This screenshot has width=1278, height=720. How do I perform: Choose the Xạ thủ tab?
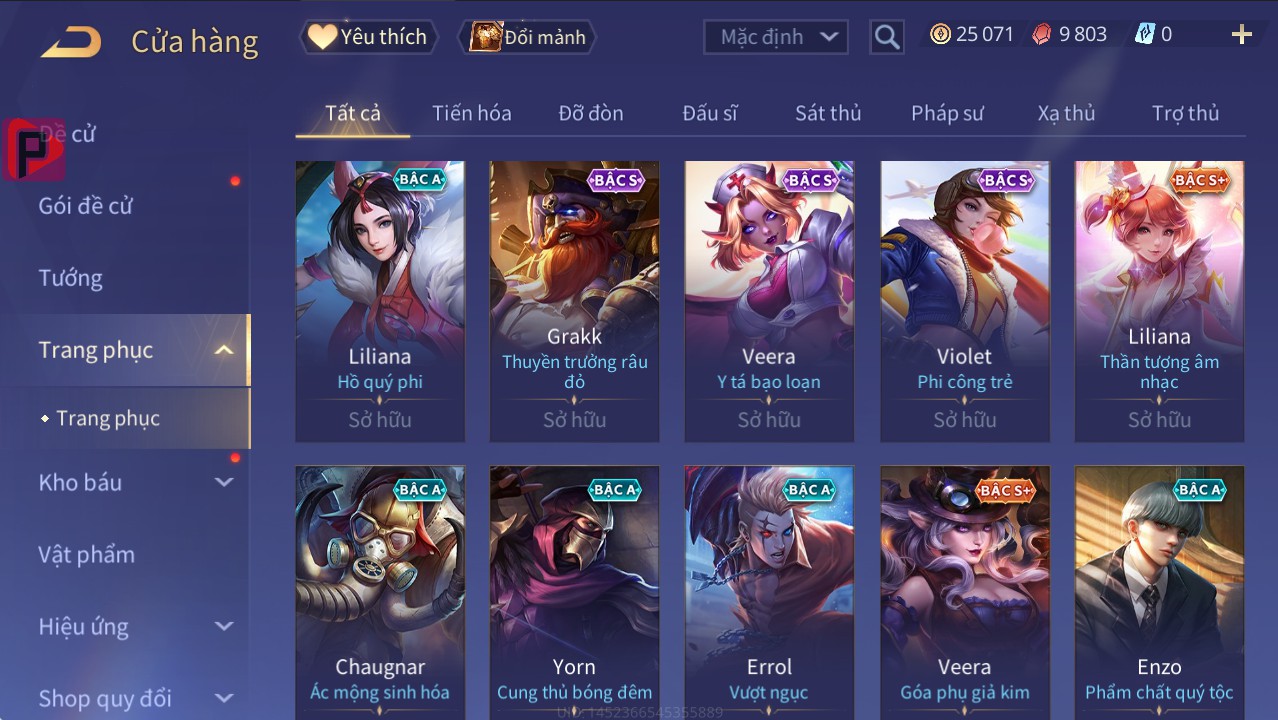tap(1066, 113)
